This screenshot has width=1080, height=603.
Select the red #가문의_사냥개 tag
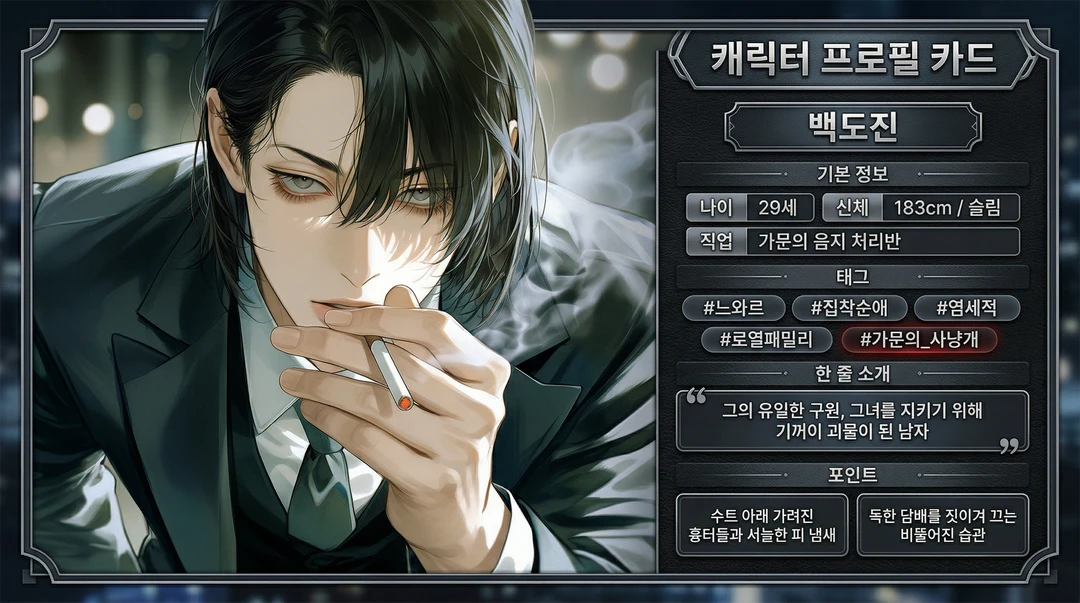919,340
